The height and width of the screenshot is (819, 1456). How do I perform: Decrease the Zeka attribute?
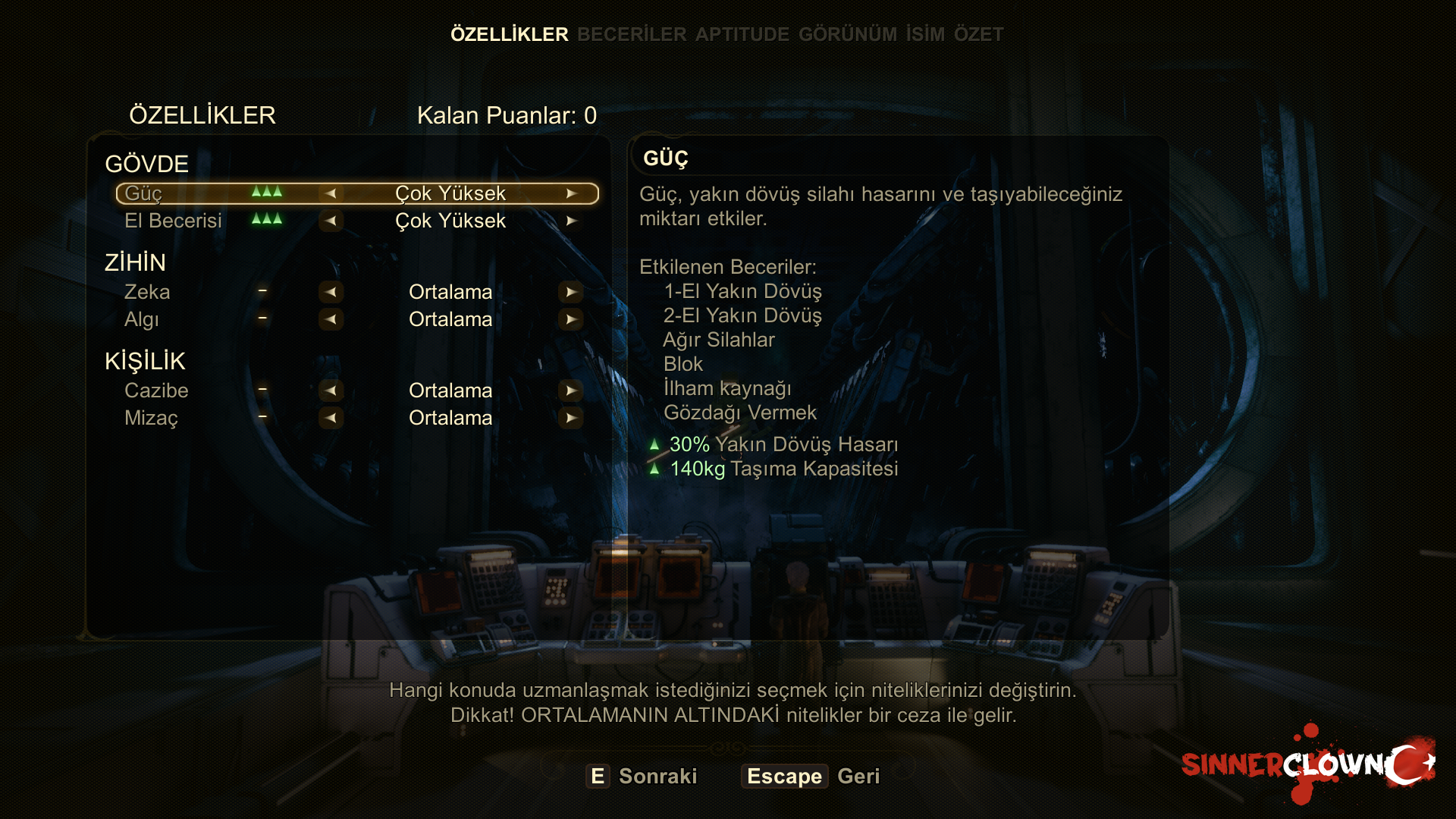331,292
